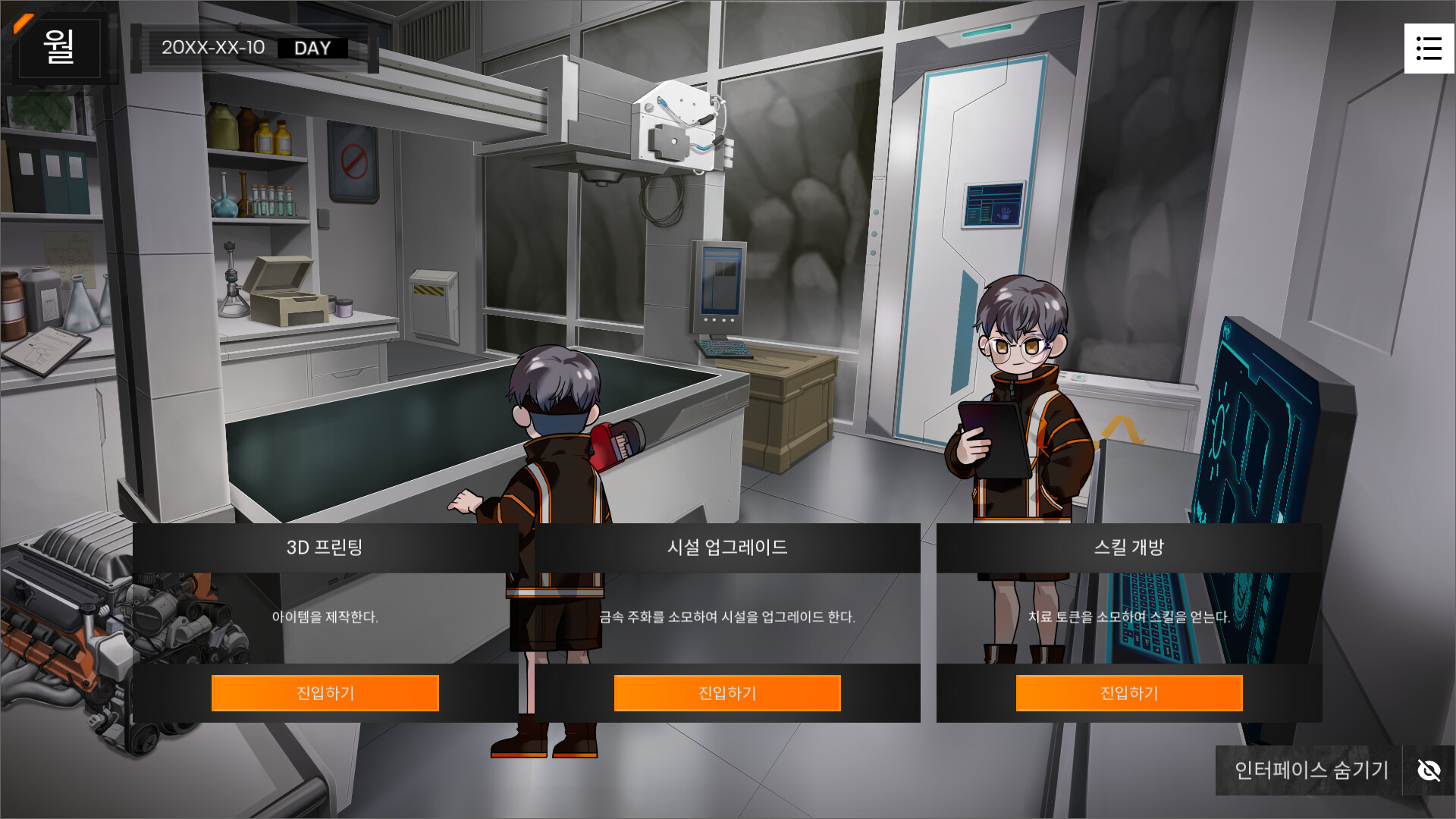1456x819 pixels.
Task: Click the DAY label on the date bar
Action: coord(313,48)
